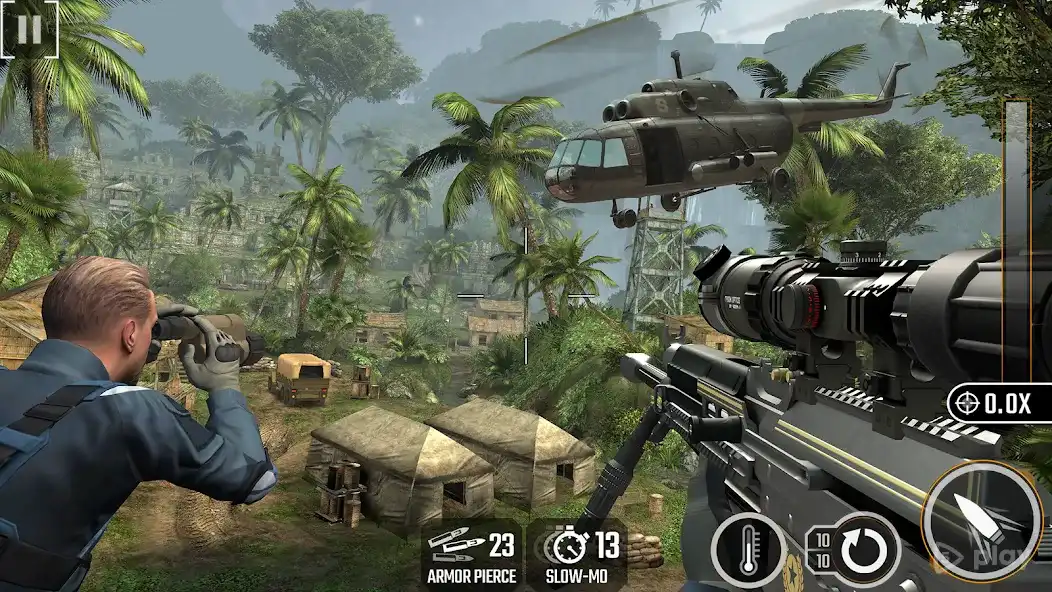Image resolution: width=1052 pixels, height=592 pixels.
Task: Toggle the 0.0X scope zoom button
Action: coord(997,404)
